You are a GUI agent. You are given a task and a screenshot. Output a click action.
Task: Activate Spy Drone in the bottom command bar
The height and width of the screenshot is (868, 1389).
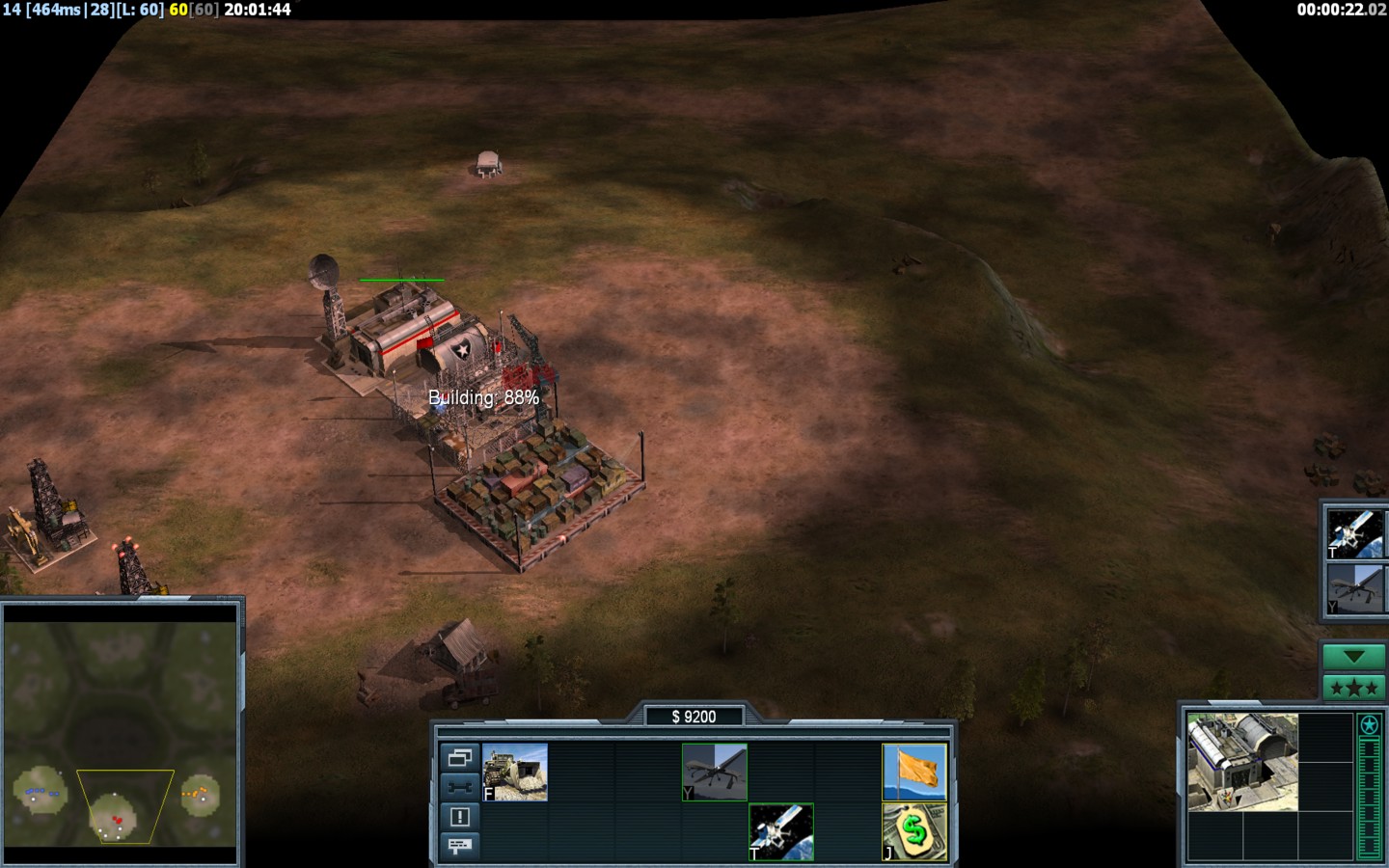tap(715, 772)
